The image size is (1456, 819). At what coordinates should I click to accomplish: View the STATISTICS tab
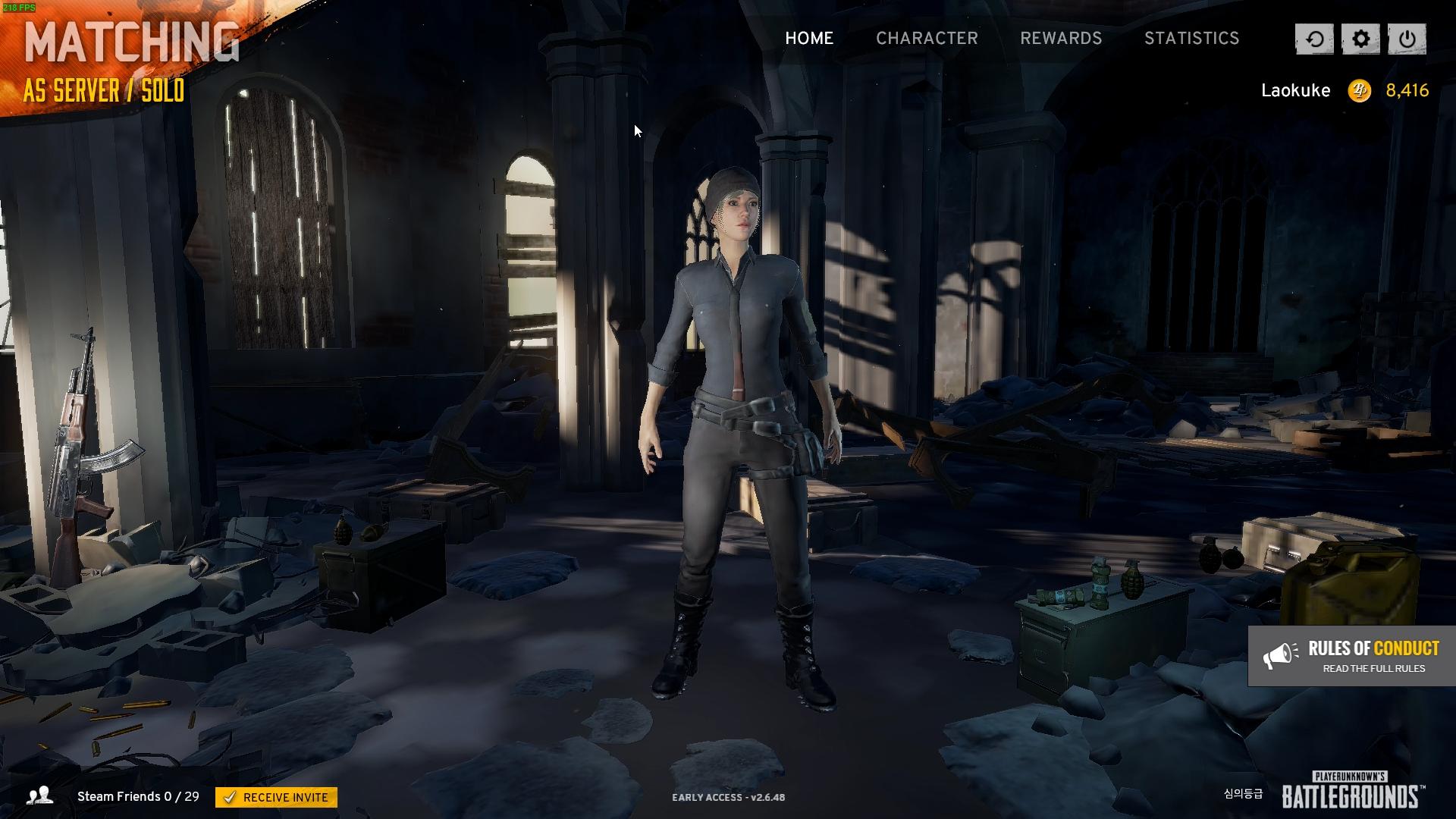pyautogui.click(x=1191, y=38)
